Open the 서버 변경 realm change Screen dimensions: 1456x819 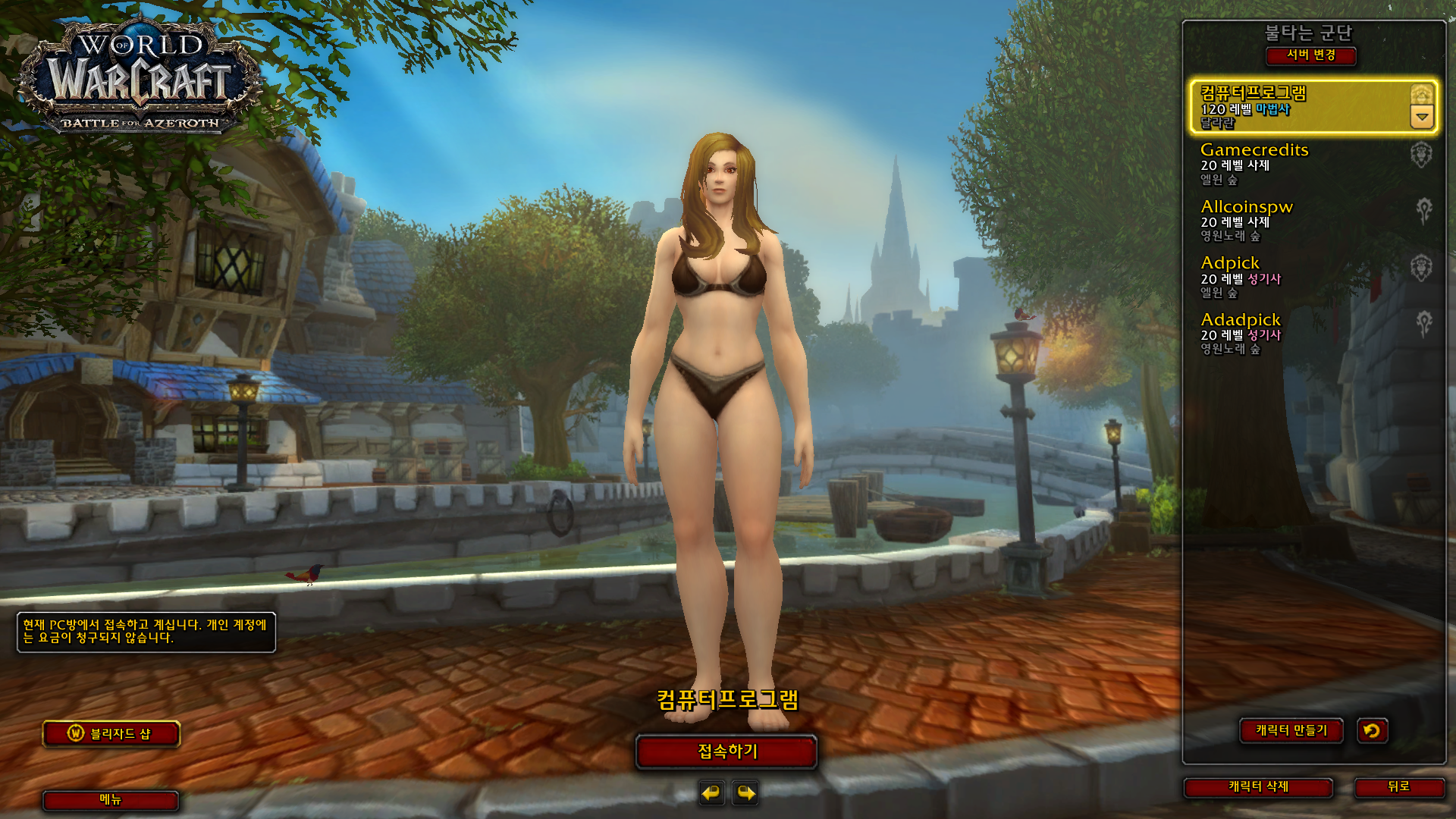point(1310,55)
